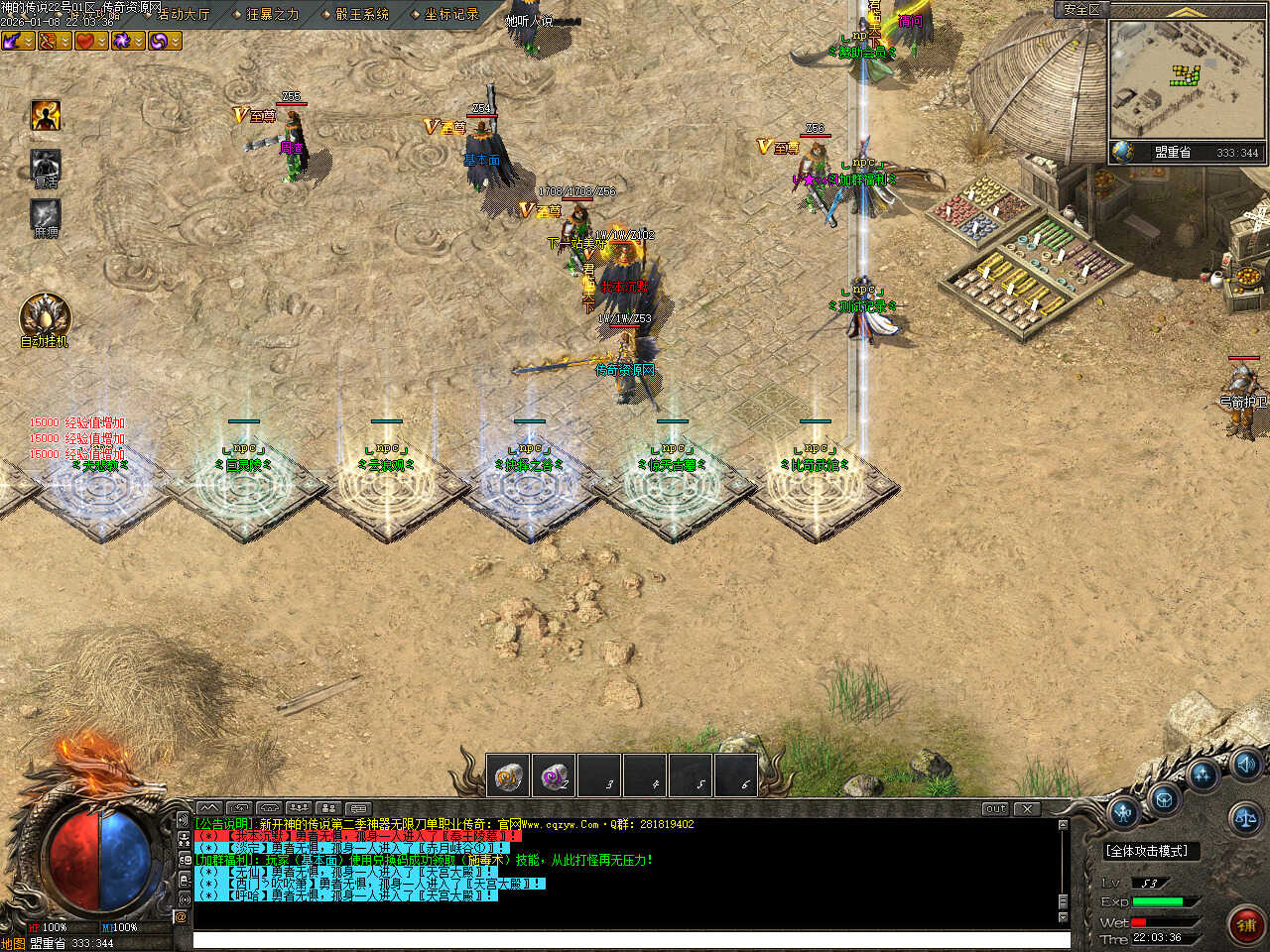Open the character panel round button
Image resolution: width=1270 pixels, height=952 pixels.
[x=1123, y=813]
